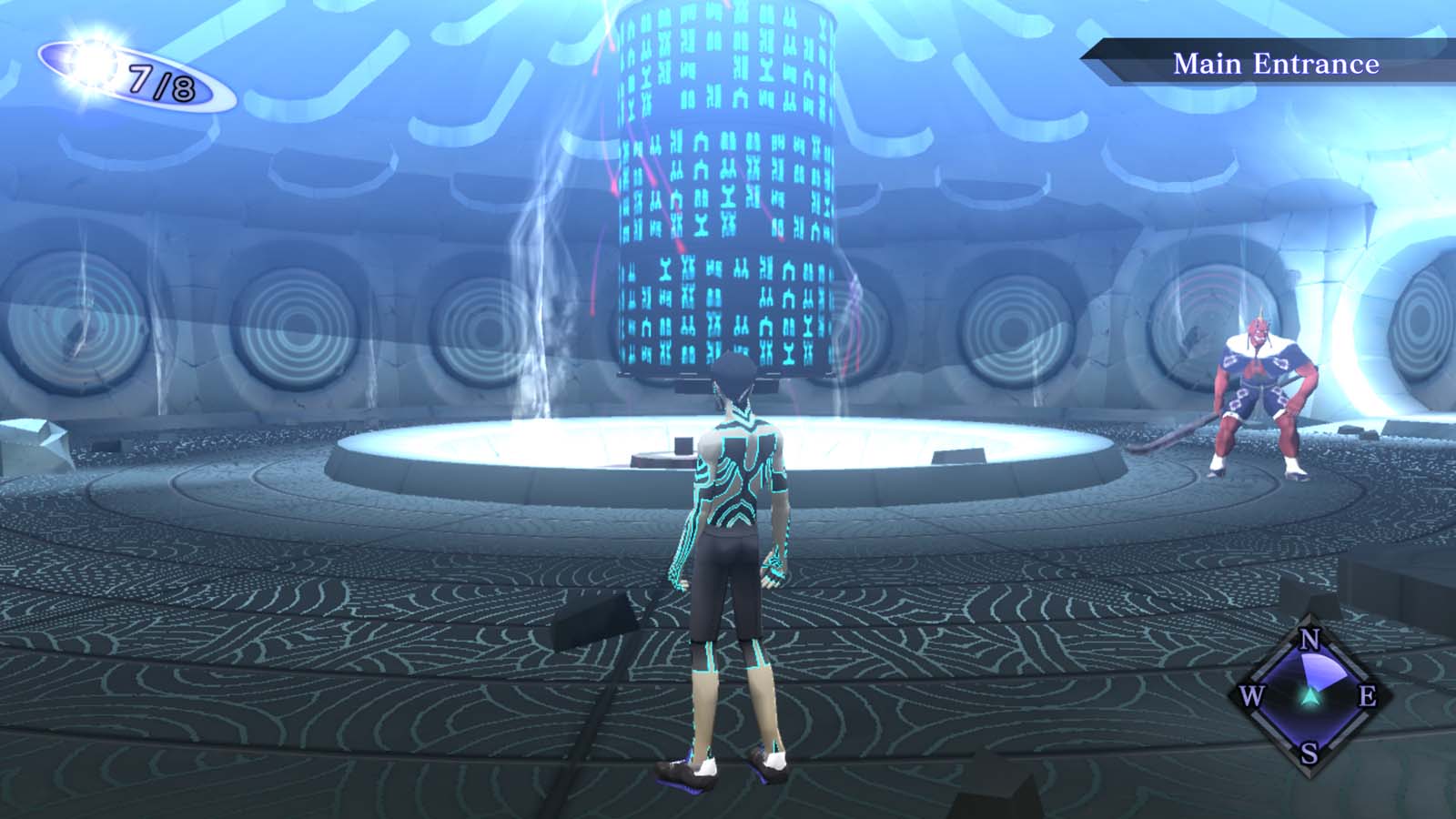This screenshot has width=1456, height=819.
Task: Click the S marker on the compass
Action: pos(1308,753)
